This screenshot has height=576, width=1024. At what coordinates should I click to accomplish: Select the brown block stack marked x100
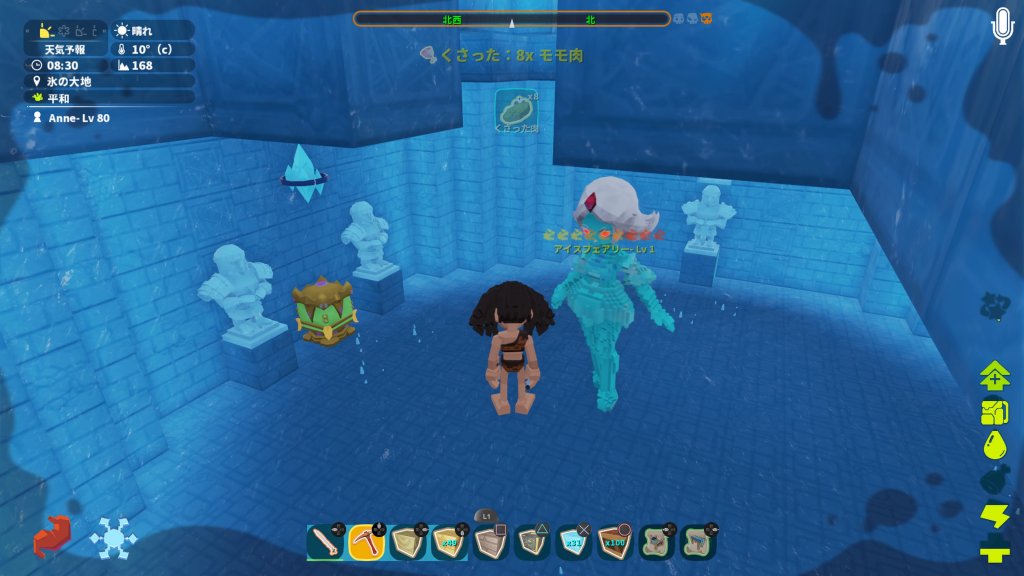616,542
